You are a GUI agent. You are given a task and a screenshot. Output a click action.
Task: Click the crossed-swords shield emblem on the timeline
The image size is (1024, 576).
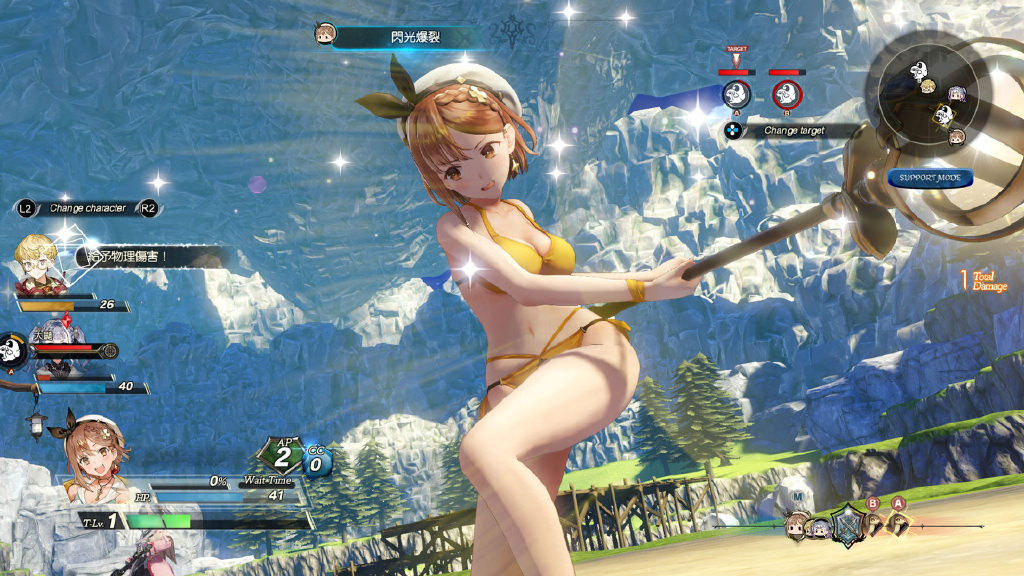point(848,524)
